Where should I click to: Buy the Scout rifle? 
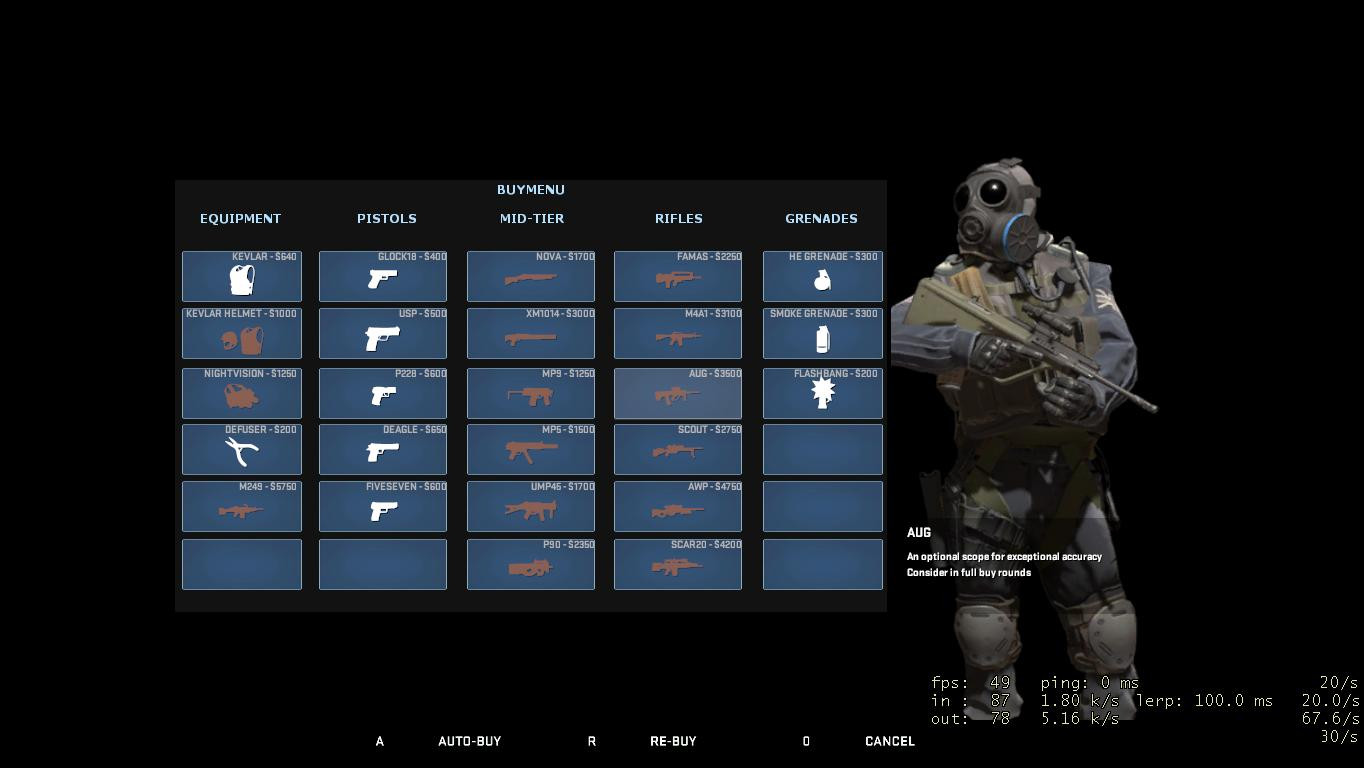[677, 450]
